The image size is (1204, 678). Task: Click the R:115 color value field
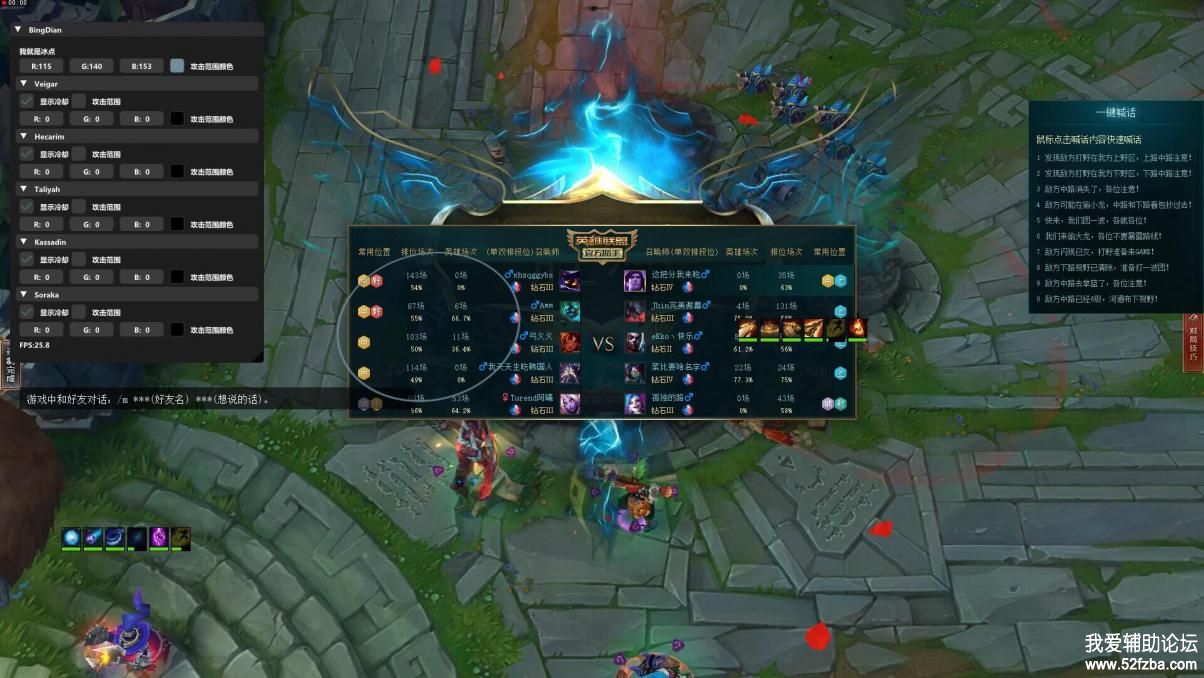click(41, 66)
